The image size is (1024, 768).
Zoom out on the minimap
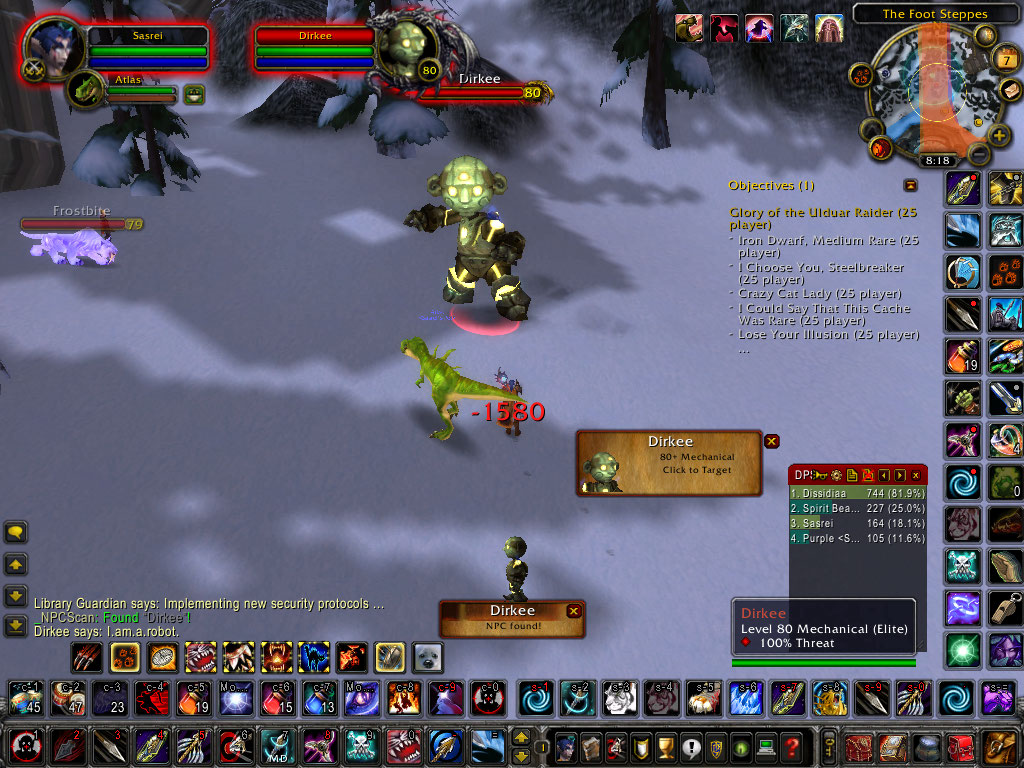pyautogui.click(x=979, y=154)
